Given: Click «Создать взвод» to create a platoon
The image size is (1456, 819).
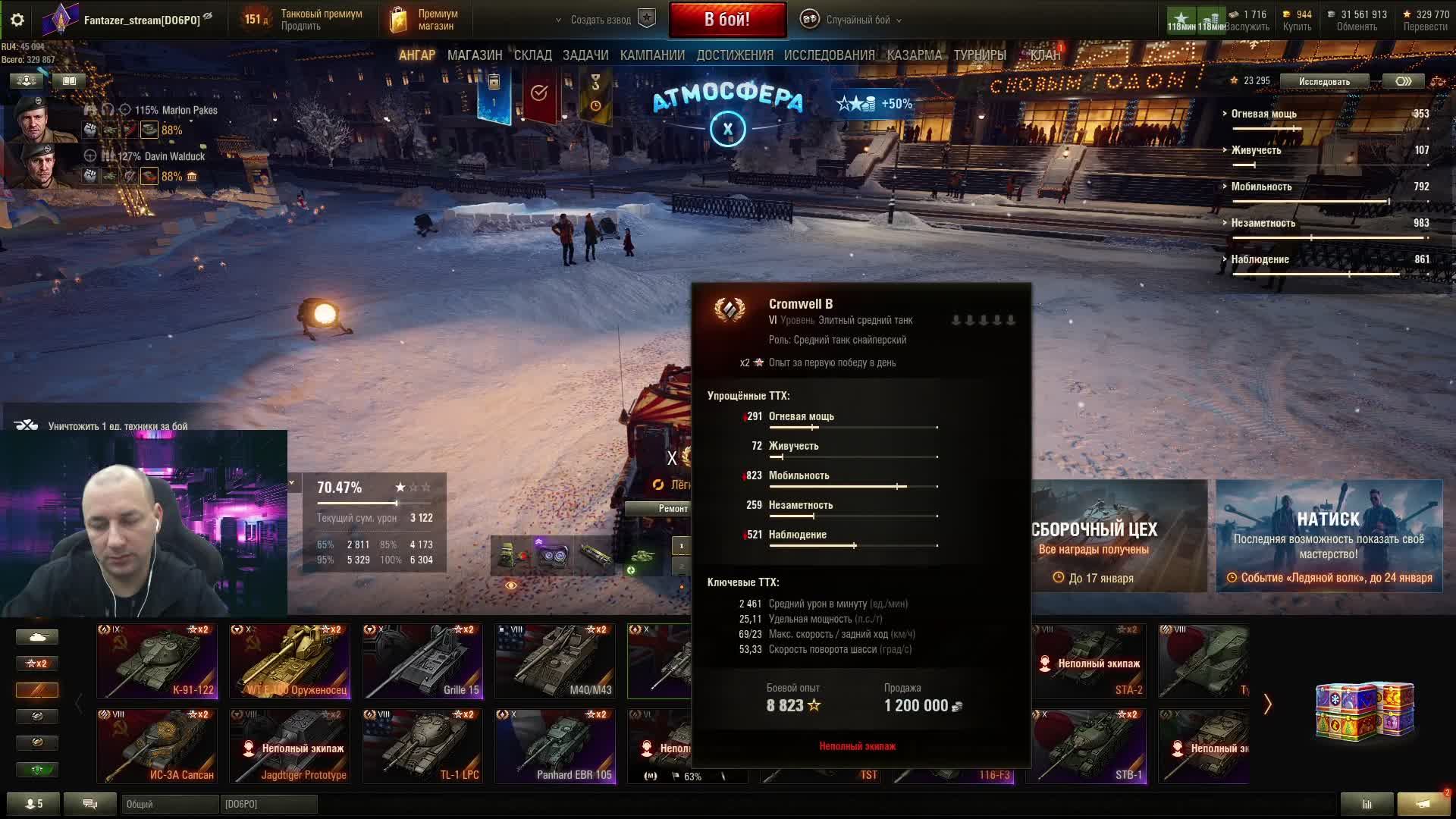Looking at the screenshot, I should 601,20.
